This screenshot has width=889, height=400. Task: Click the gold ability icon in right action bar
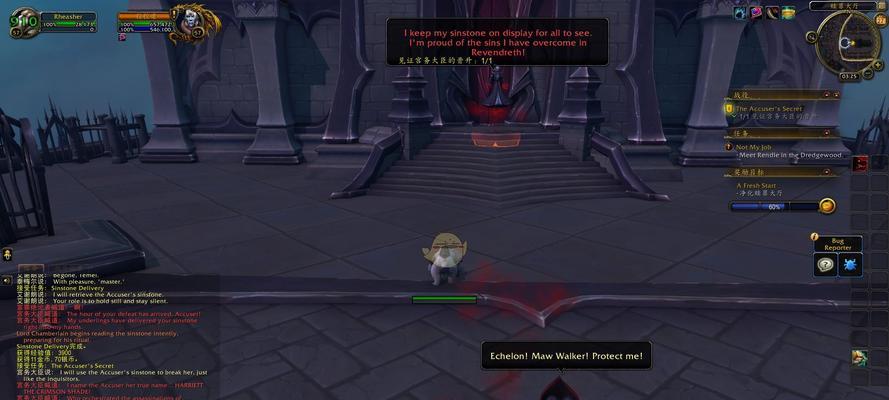click(859, 358)
